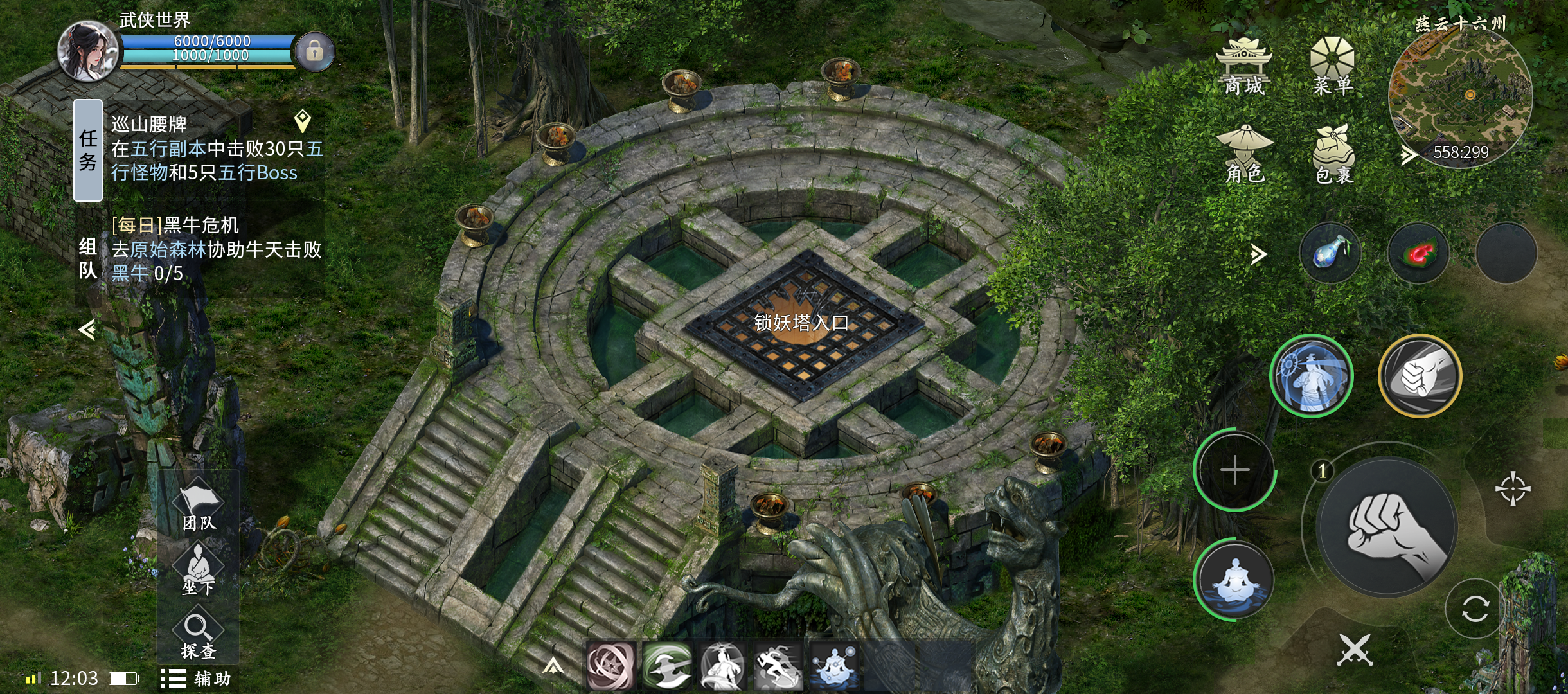Image resolution: width=1568 pixels, height=694 pixels.
Task: Tap the crossed swords icon
Action: coord(1355,650)
